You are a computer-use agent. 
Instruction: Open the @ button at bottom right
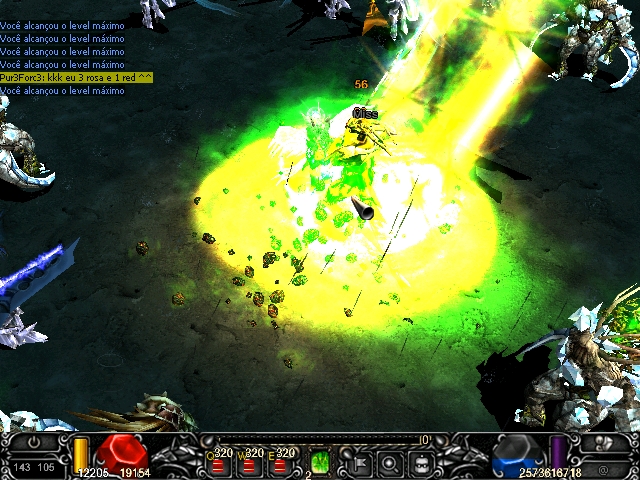tap(604, 468)
